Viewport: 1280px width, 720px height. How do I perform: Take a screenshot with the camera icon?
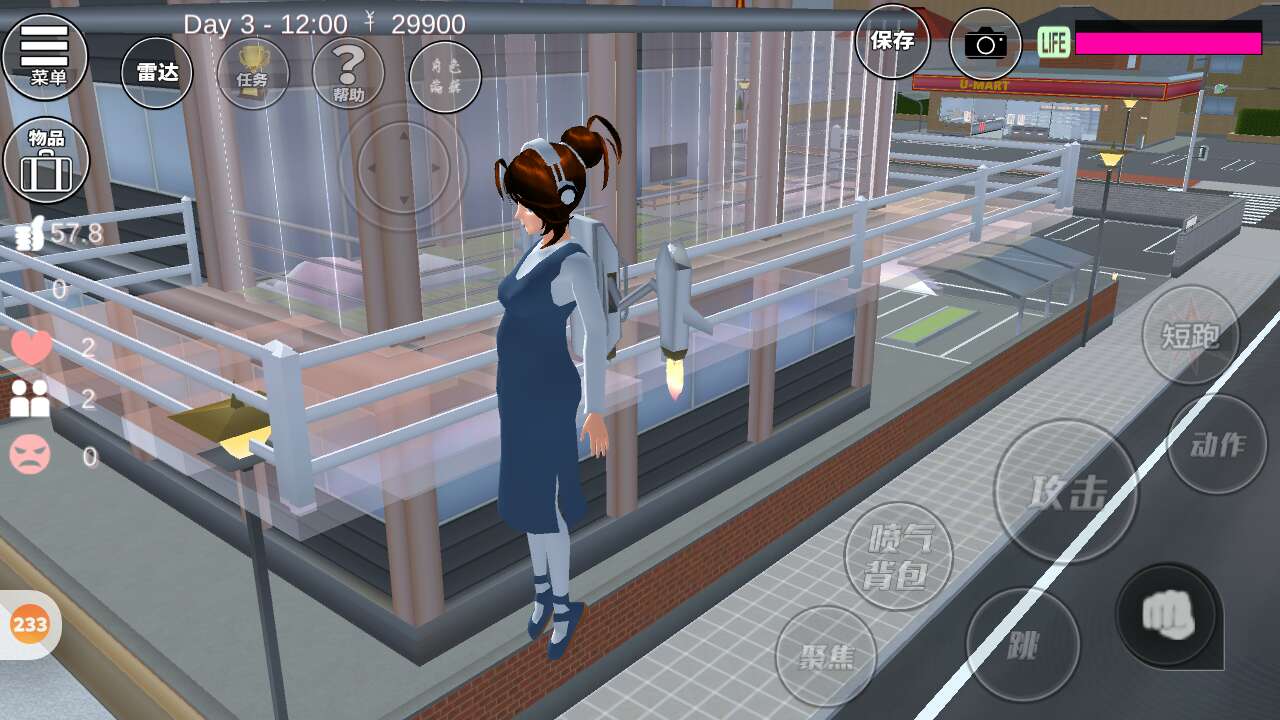[x=985, y=44]
